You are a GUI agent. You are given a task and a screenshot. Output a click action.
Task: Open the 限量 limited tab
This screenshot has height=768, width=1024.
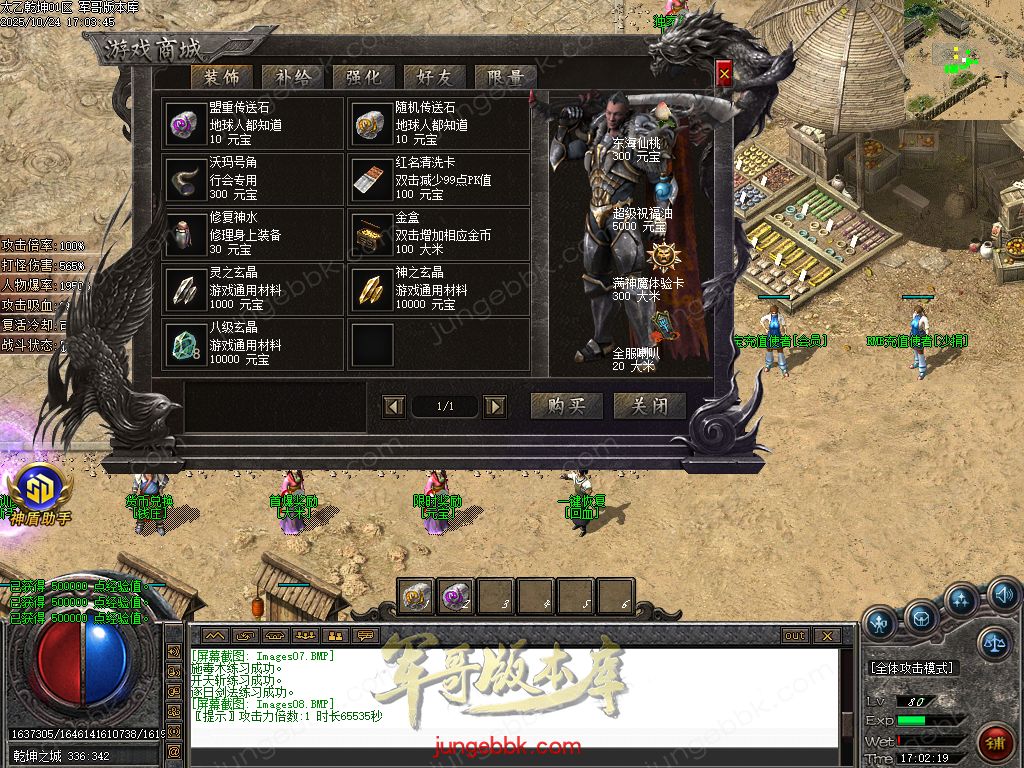(505, 77)
